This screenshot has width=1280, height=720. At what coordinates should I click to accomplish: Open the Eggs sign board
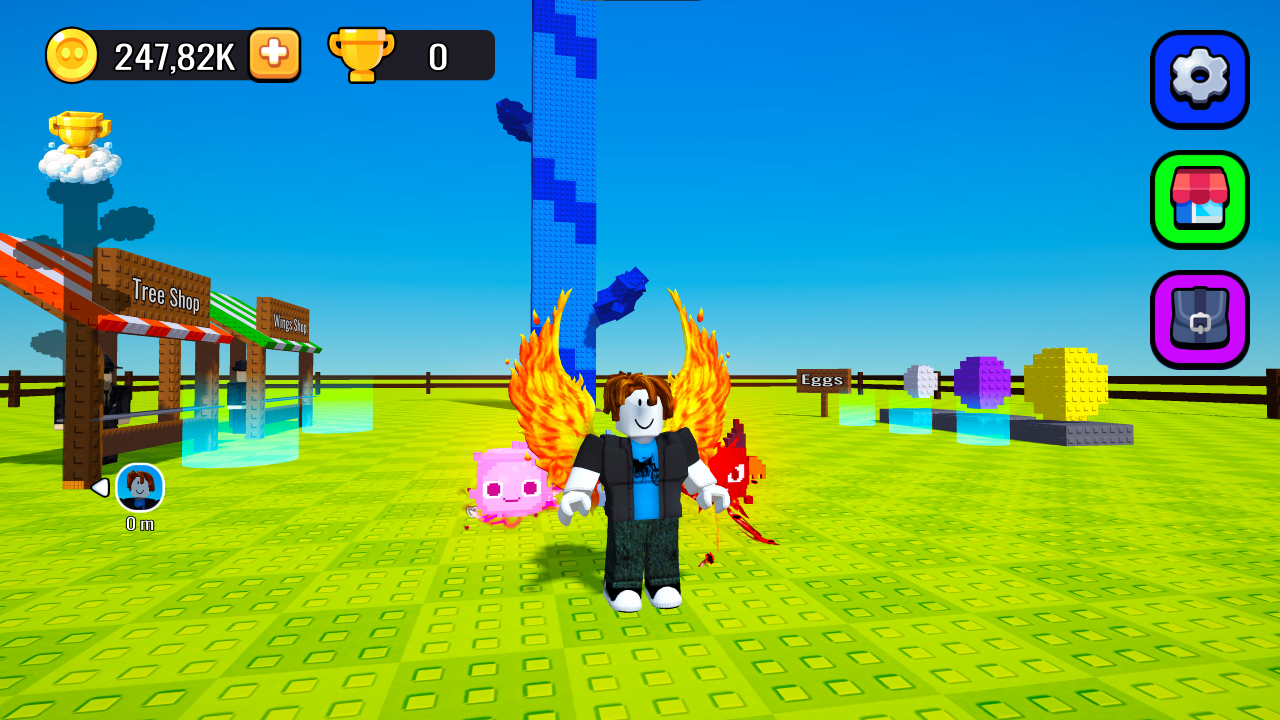click(821, 378)
